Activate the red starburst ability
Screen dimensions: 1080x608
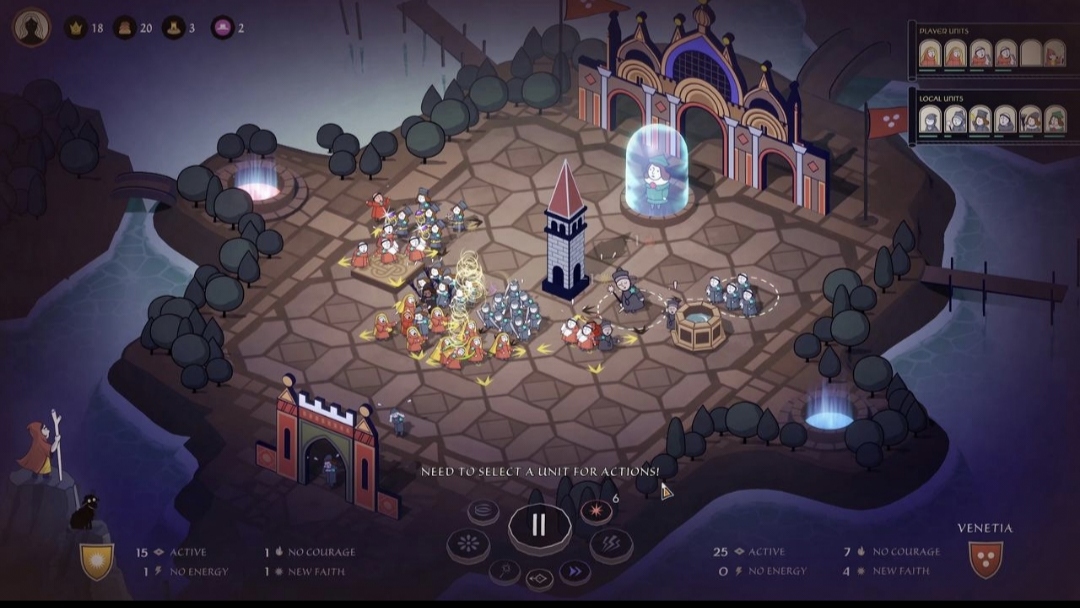[x=596, y=511]
